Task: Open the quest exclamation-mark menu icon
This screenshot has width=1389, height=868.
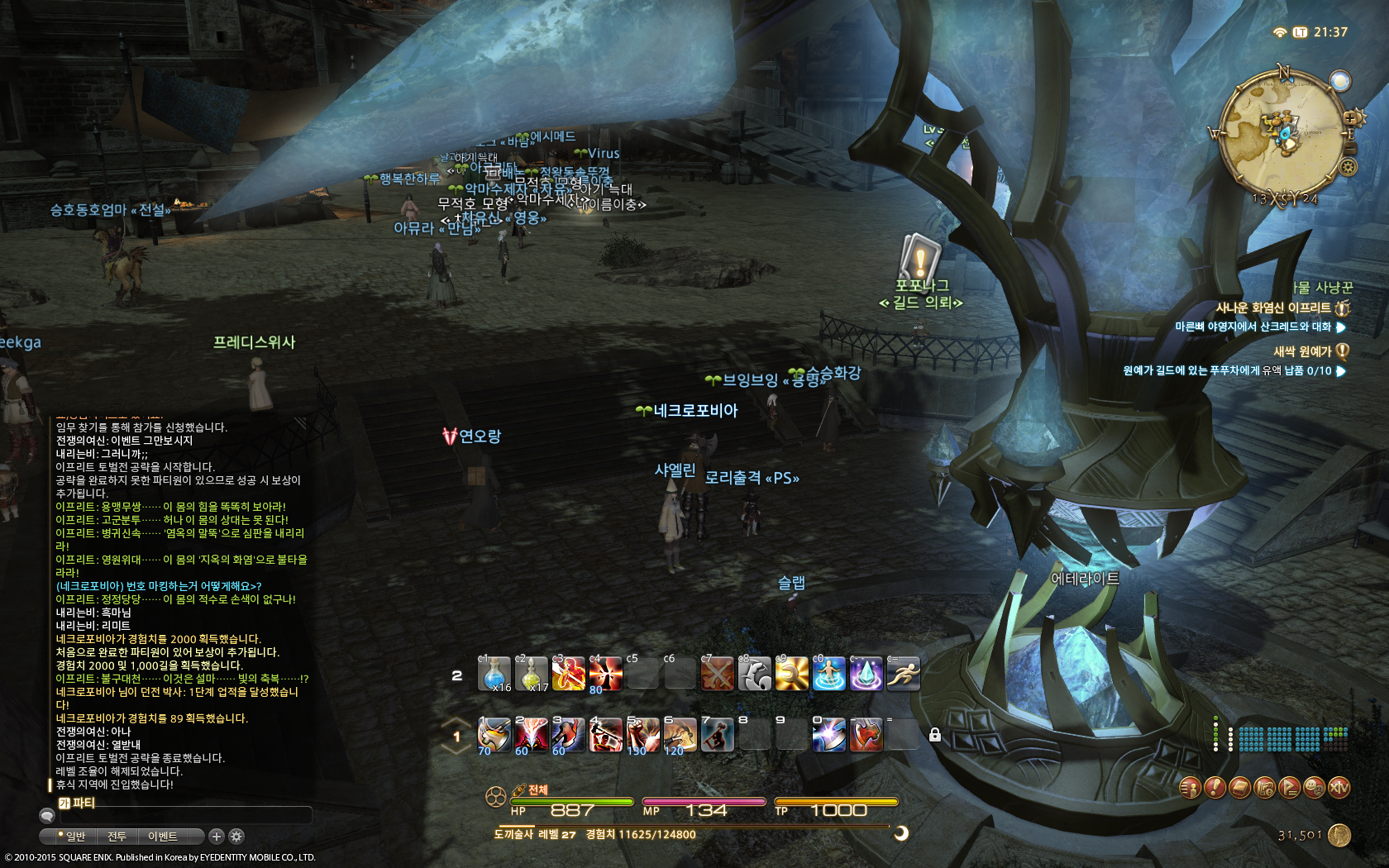Action: (x=1214, y=788)
